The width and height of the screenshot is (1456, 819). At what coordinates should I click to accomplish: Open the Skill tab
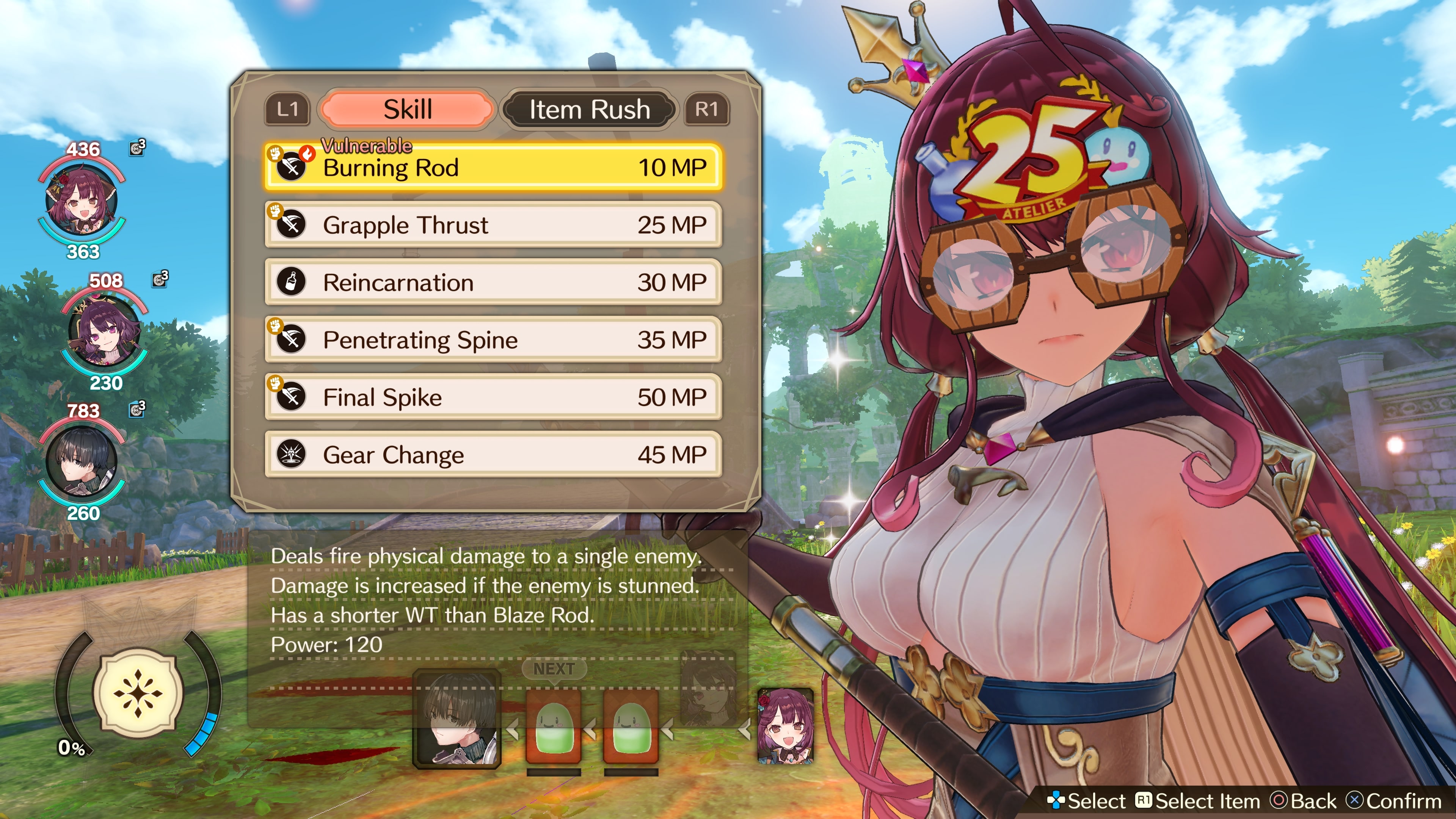tap(407, 109)
